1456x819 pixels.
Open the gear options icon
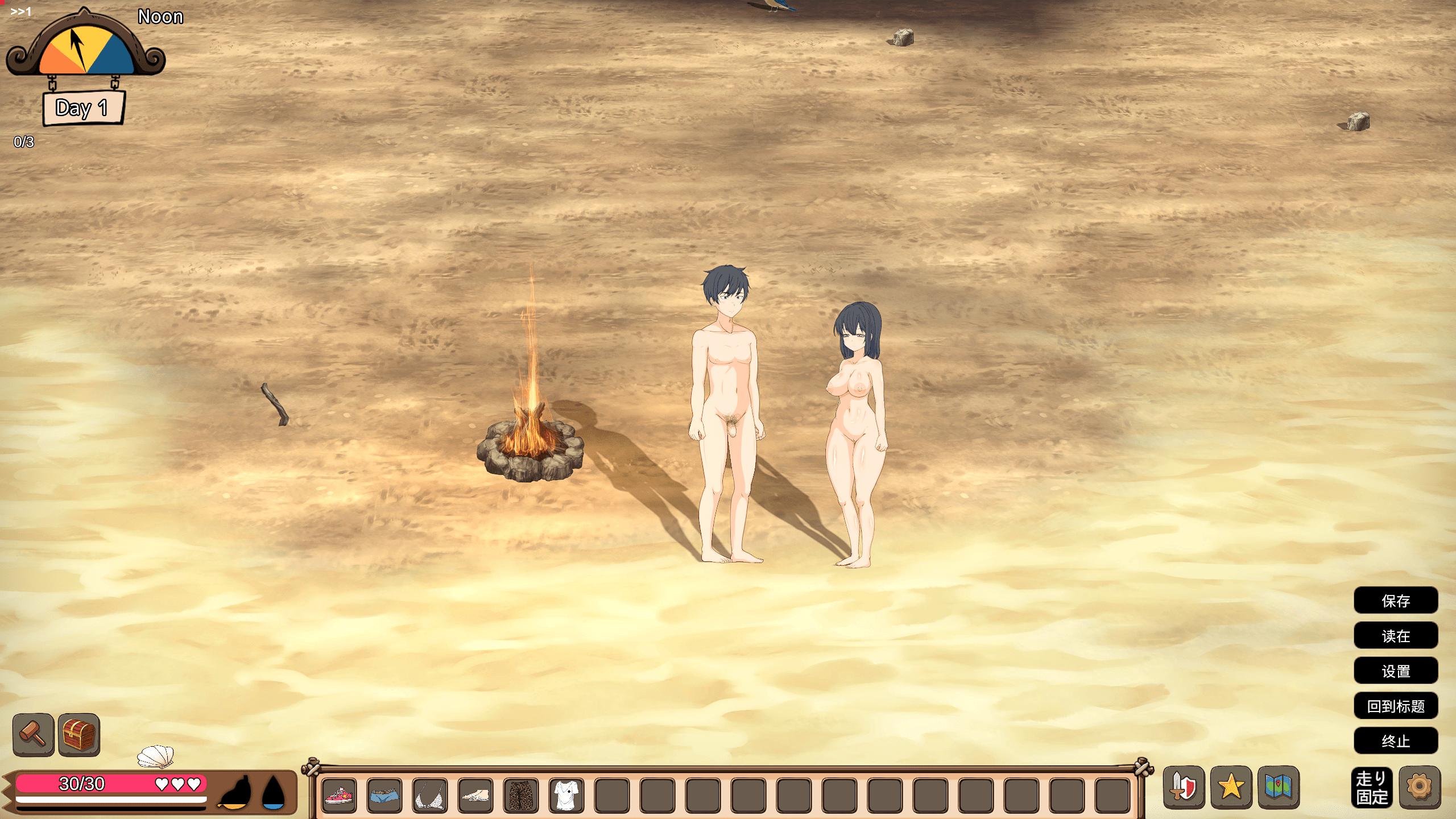1419,787
